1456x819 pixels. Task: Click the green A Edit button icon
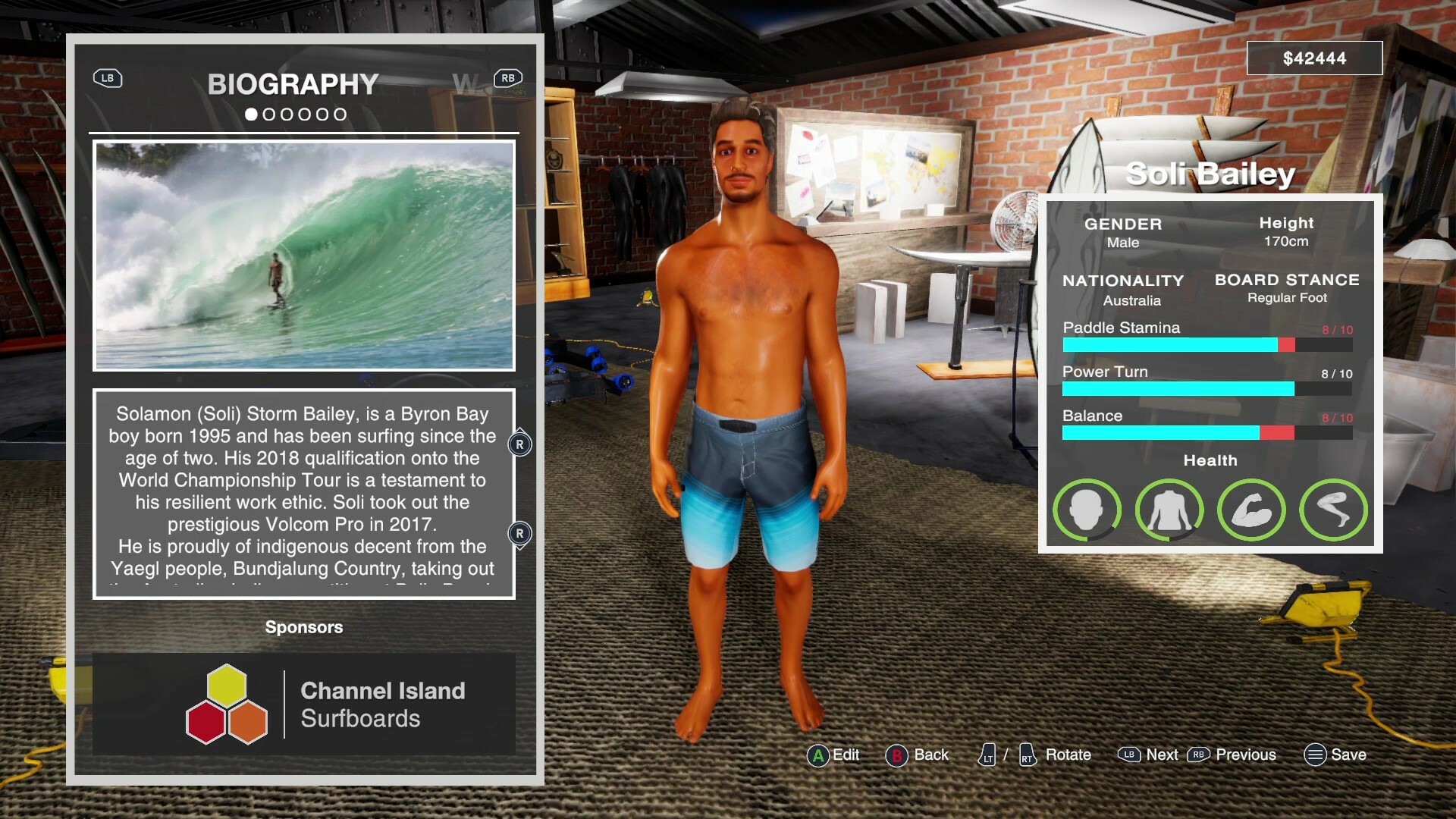pos(817,755)
